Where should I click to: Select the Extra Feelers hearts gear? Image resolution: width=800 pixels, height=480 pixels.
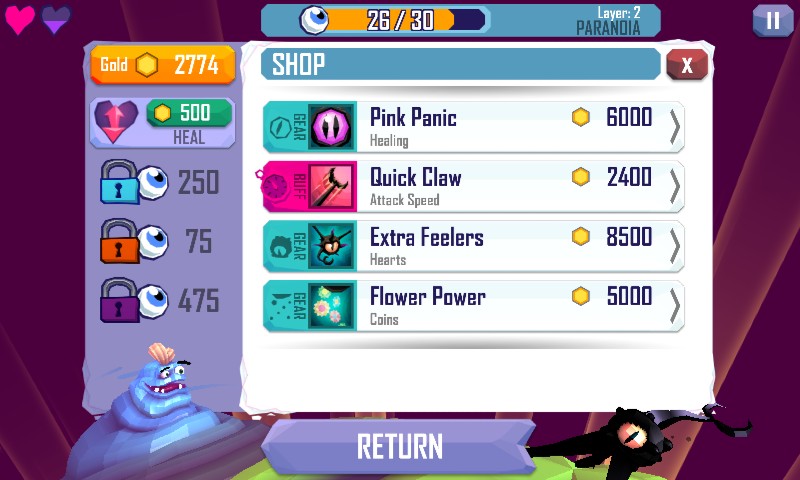[474, 247]
